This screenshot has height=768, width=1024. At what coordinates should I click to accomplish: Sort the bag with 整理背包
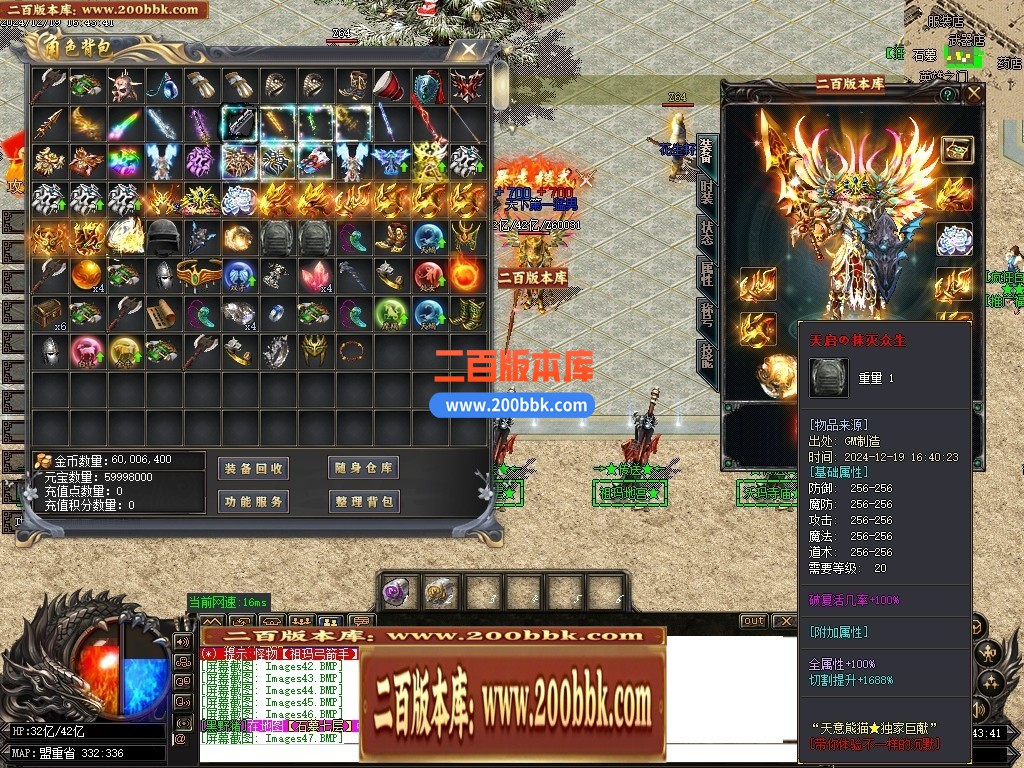pos(364,501)
